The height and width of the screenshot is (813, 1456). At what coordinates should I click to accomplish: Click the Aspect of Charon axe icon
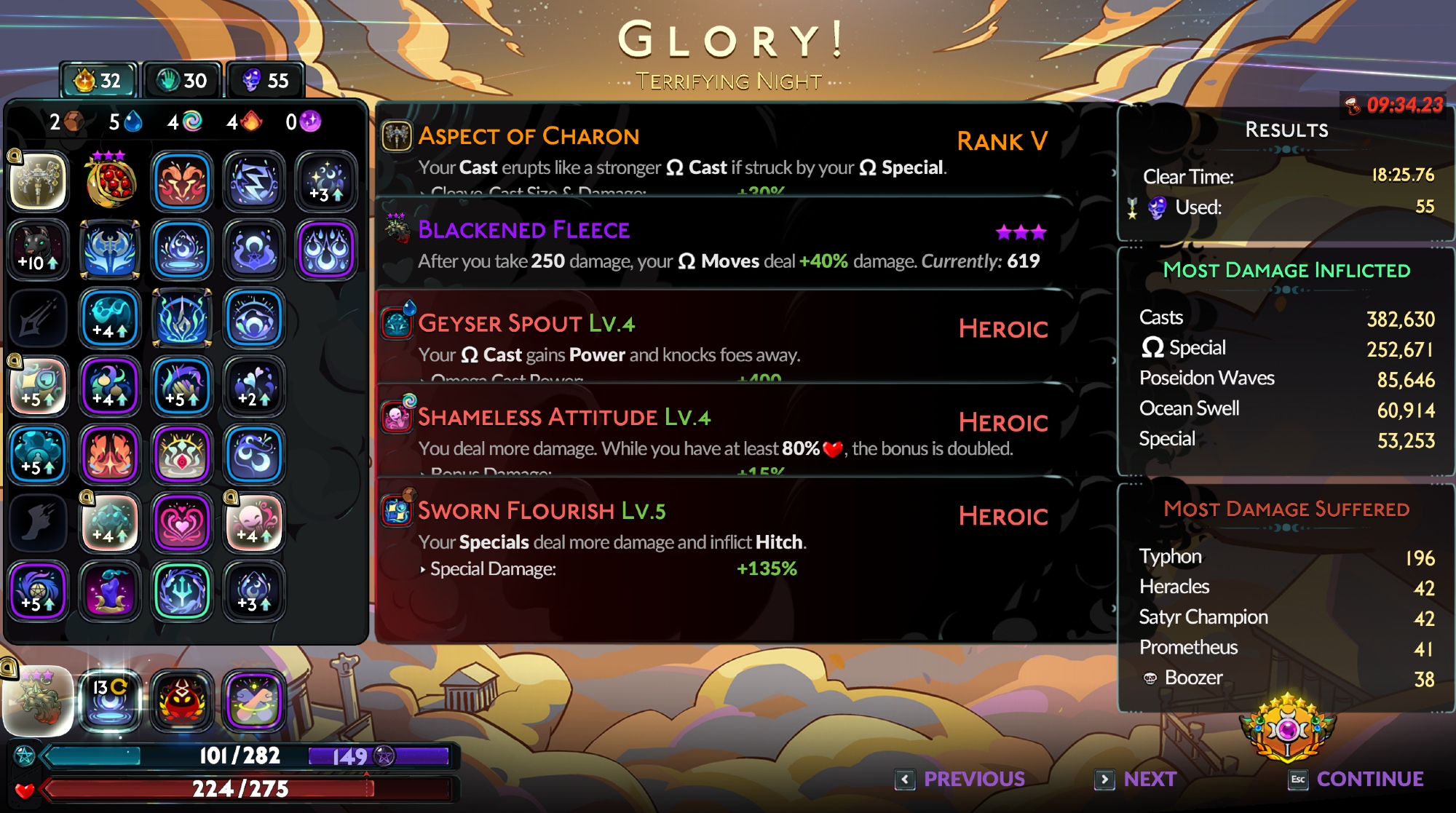397,136
